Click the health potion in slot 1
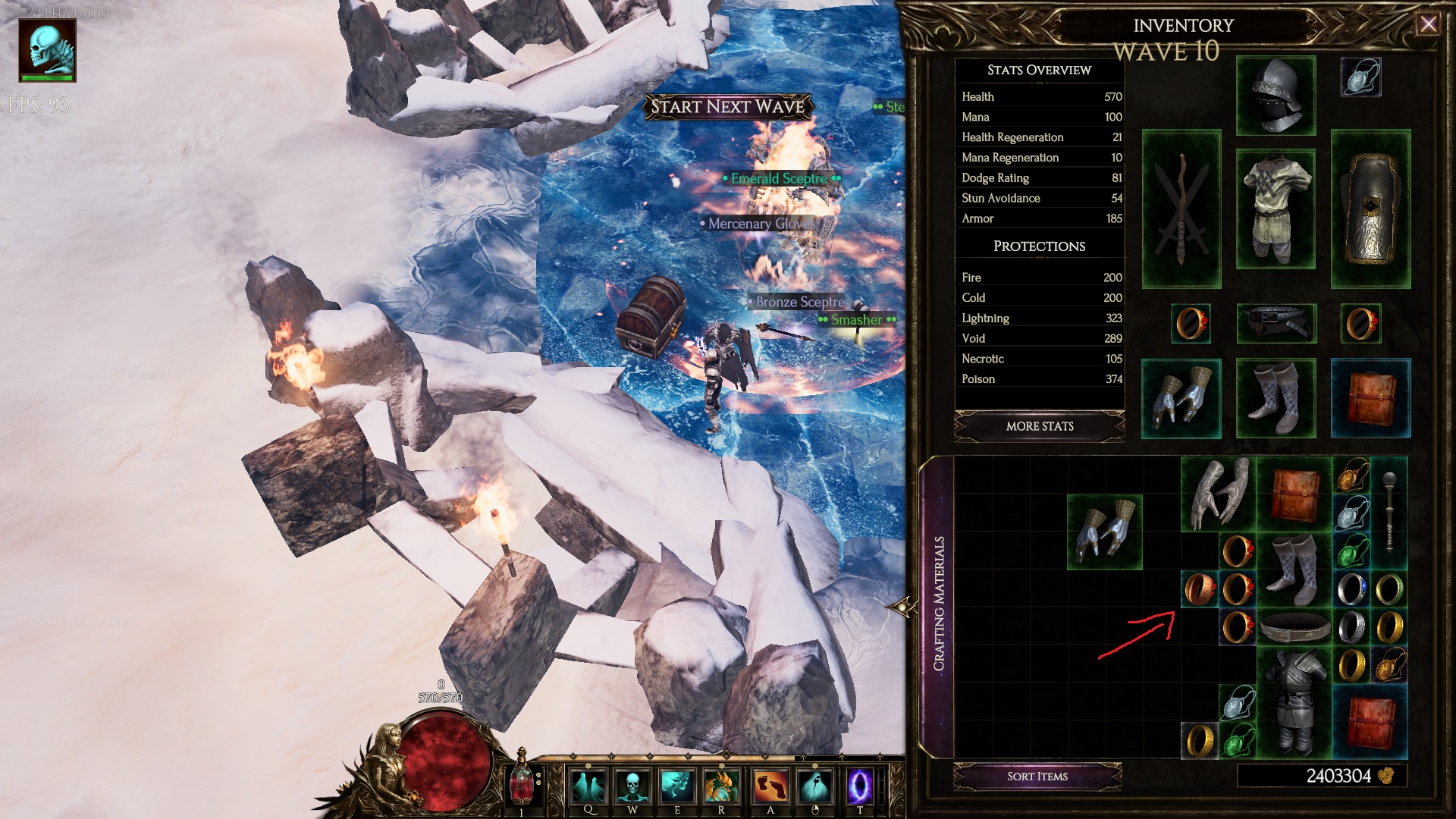Screen dimensions: 1456x819 click(x=522, y=786)
